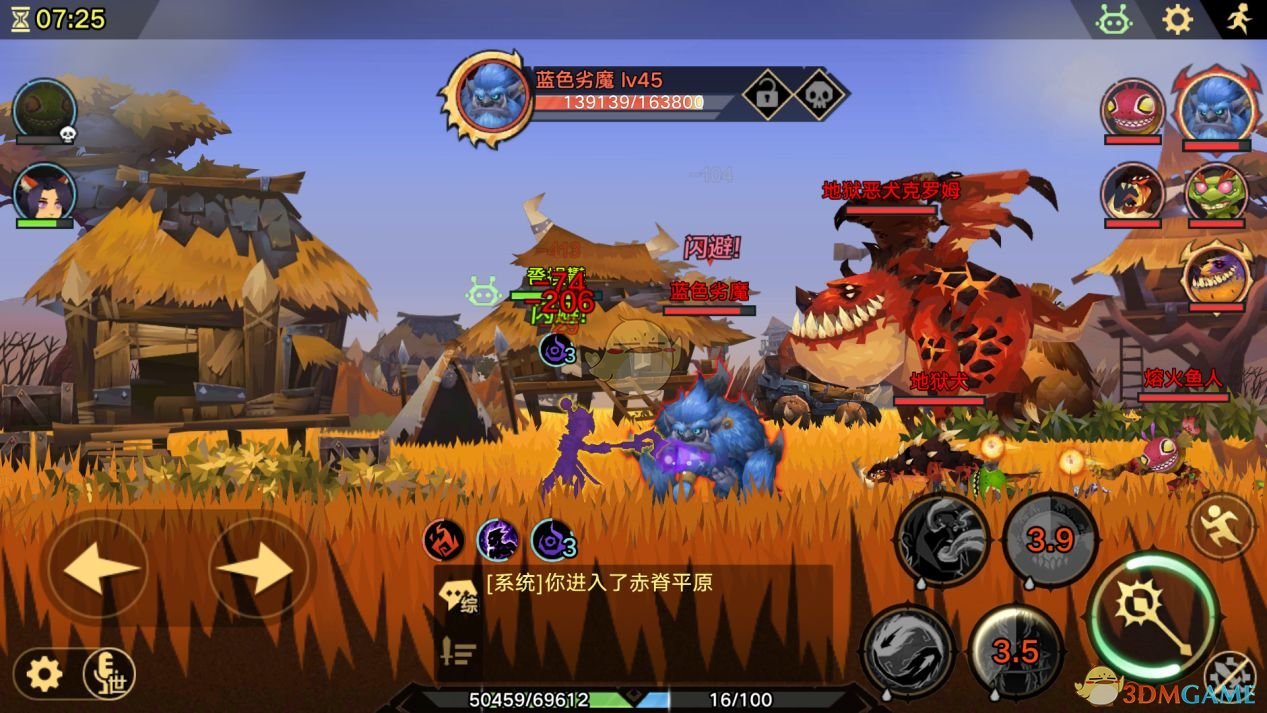Select the fox-eared teammate portrait

point(44,192)
